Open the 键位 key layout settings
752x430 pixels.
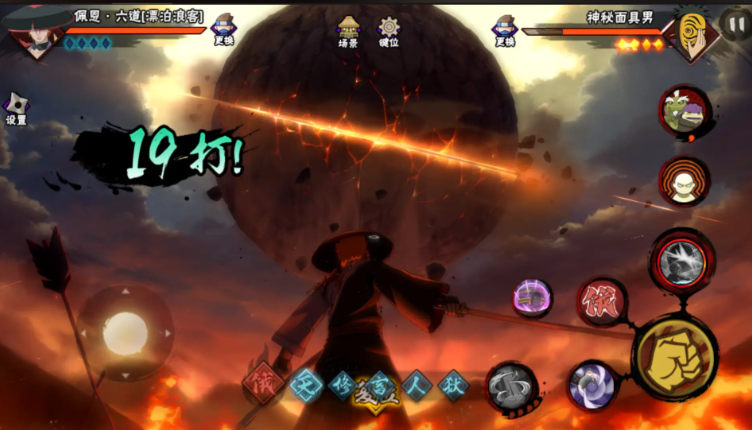pos(389,31)
